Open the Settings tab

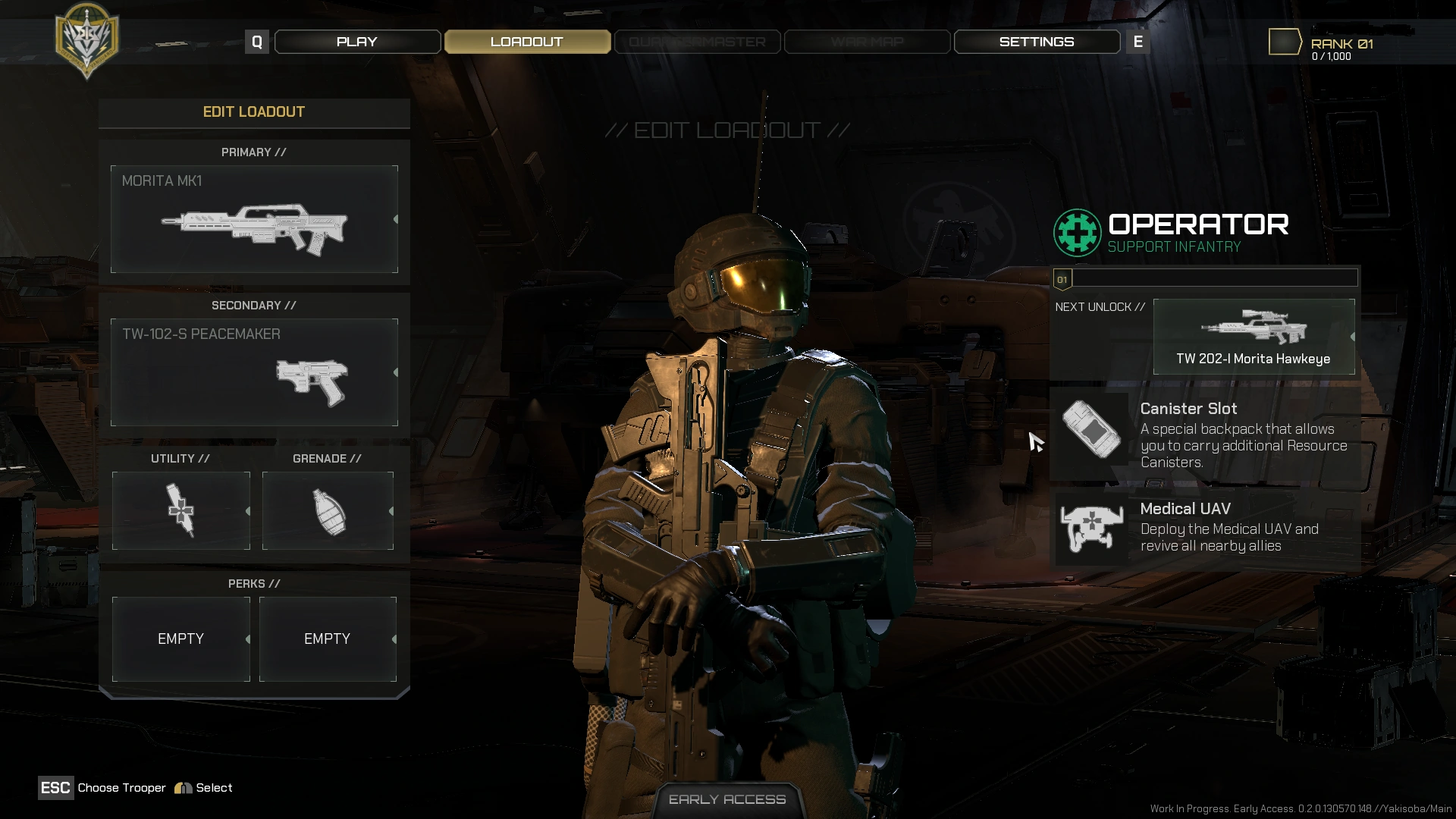click(1037, 42)
